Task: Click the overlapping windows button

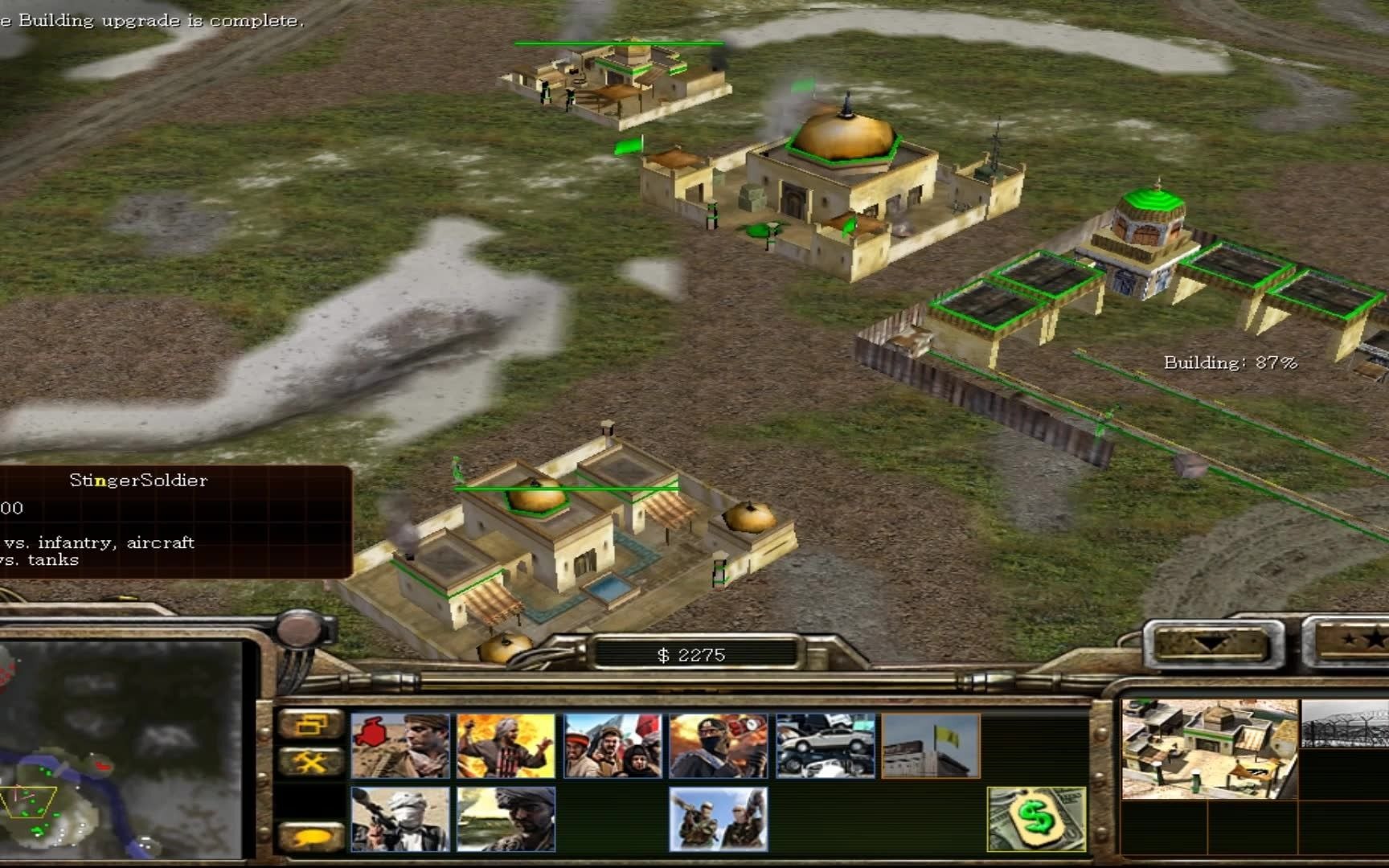Action: [310, 724]
